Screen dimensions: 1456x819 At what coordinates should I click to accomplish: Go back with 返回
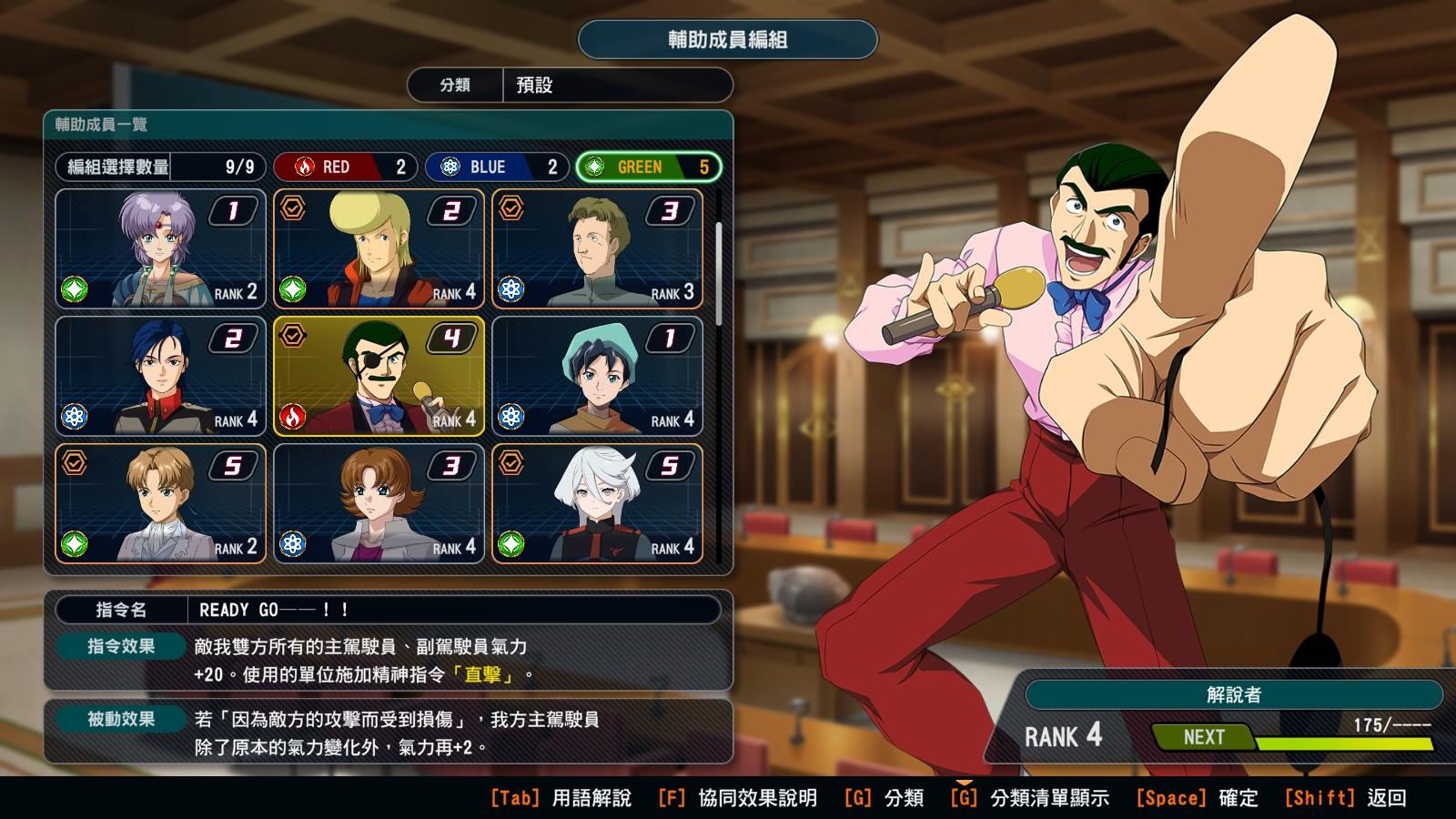coord(1345,798)
